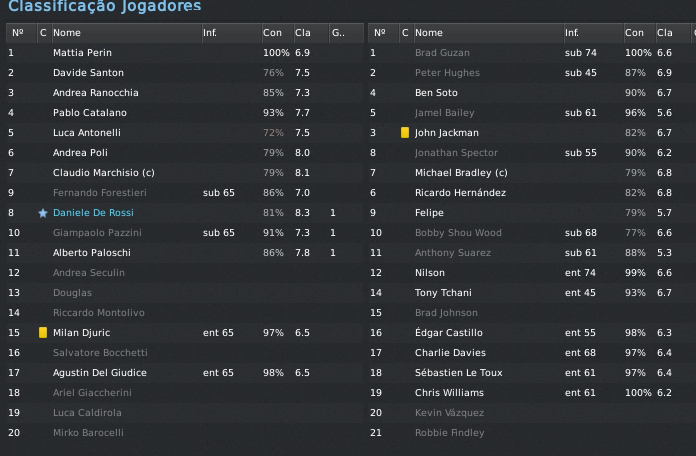
Task: Select Charlie Davies's row
Action: point(450,353)
